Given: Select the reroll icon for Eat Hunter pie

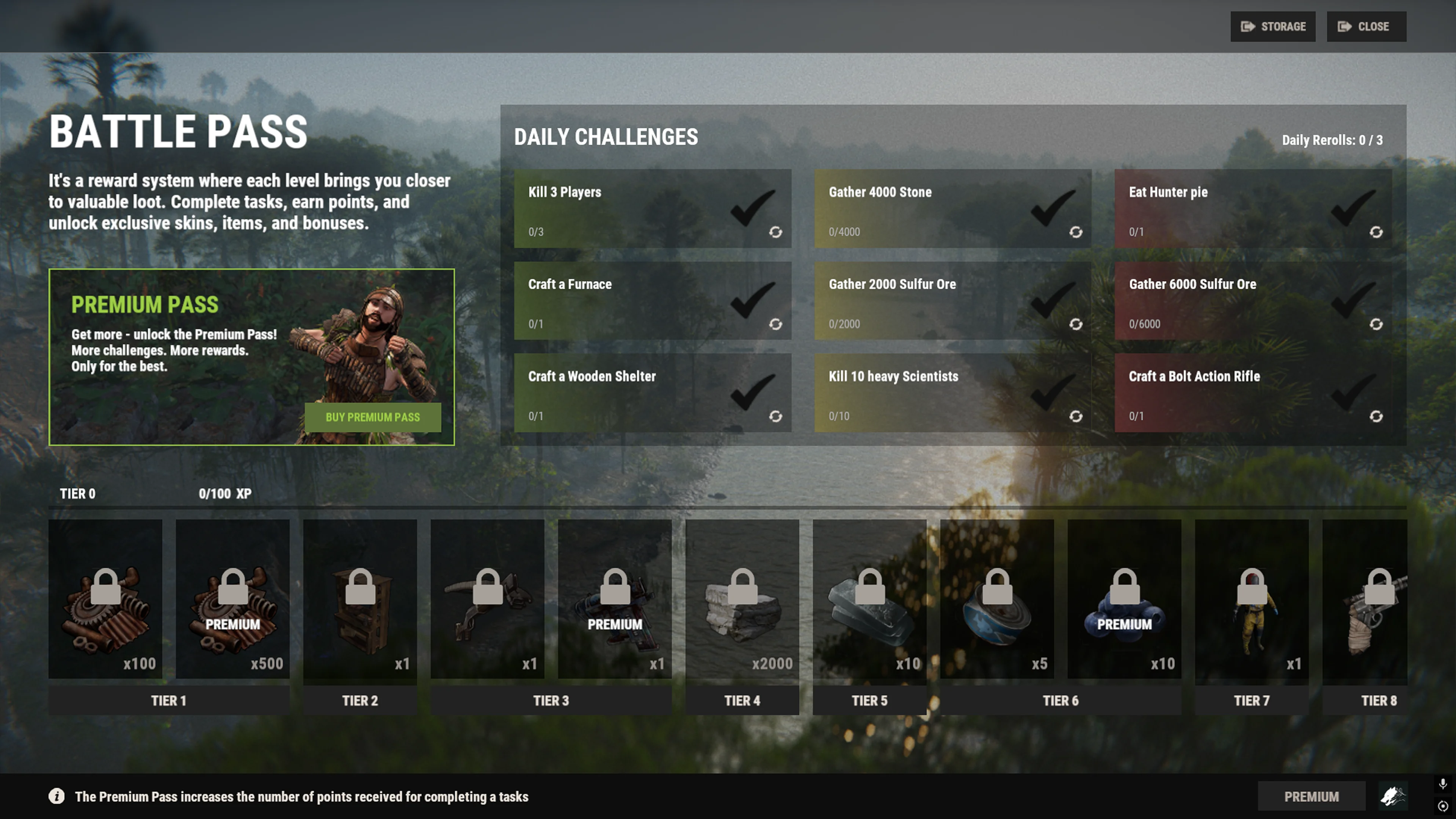Looking at the screenshot, I should click(1376, 232).
